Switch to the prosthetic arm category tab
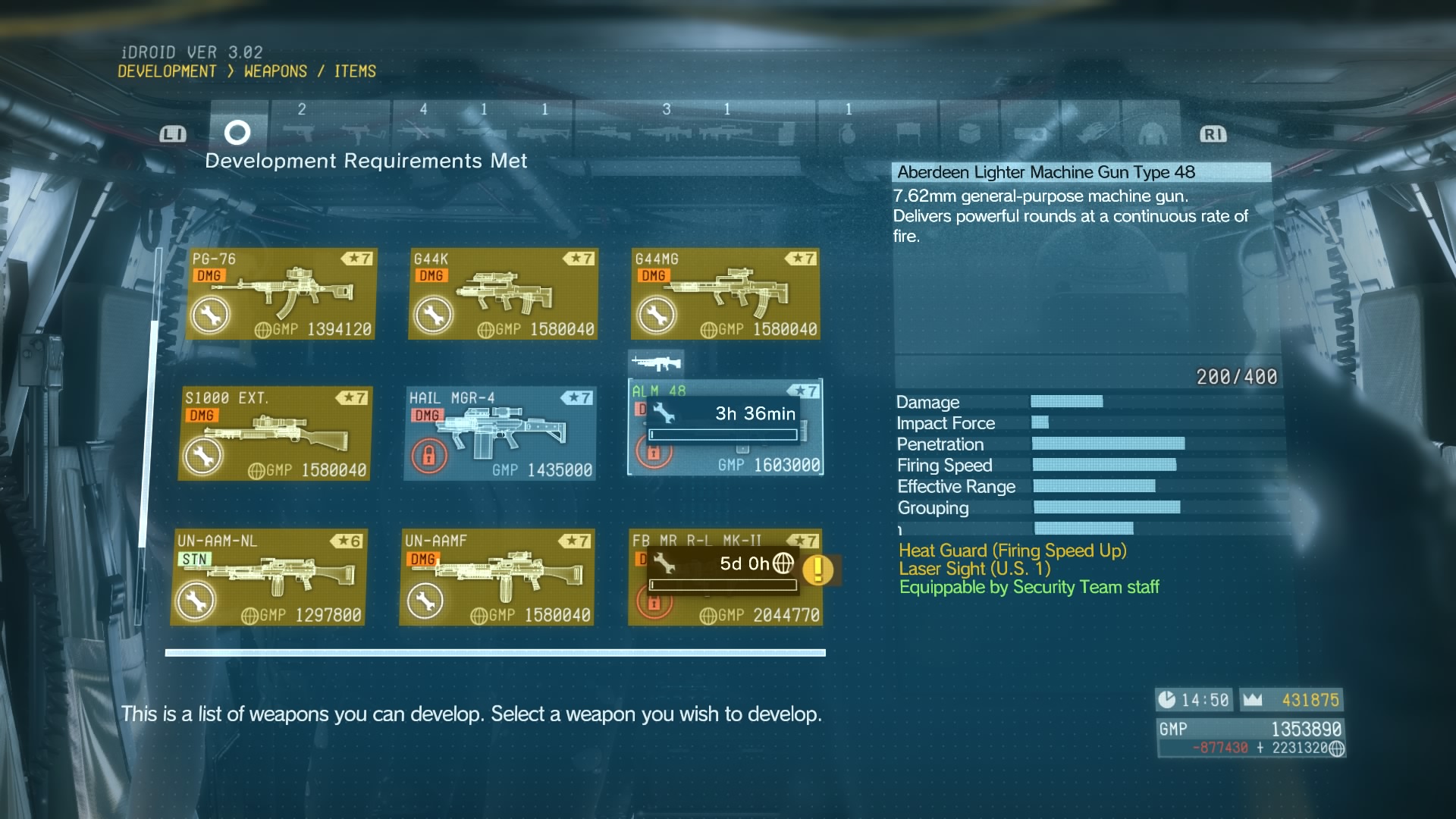The width and height of the screenshot is (1456, 819). pos(1091,134)
